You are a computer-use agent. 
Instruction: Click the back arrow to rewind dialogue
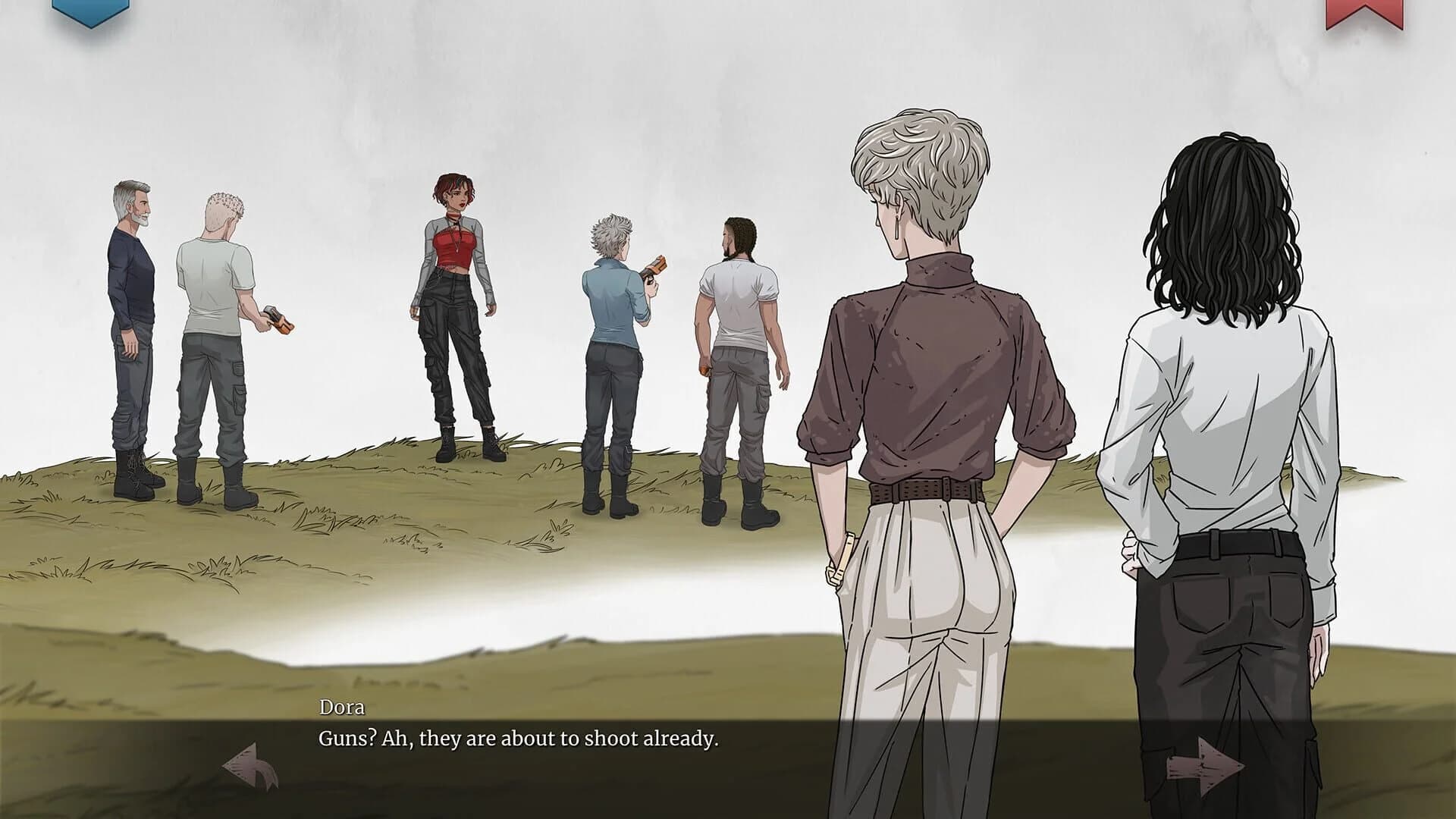(250, 766)
